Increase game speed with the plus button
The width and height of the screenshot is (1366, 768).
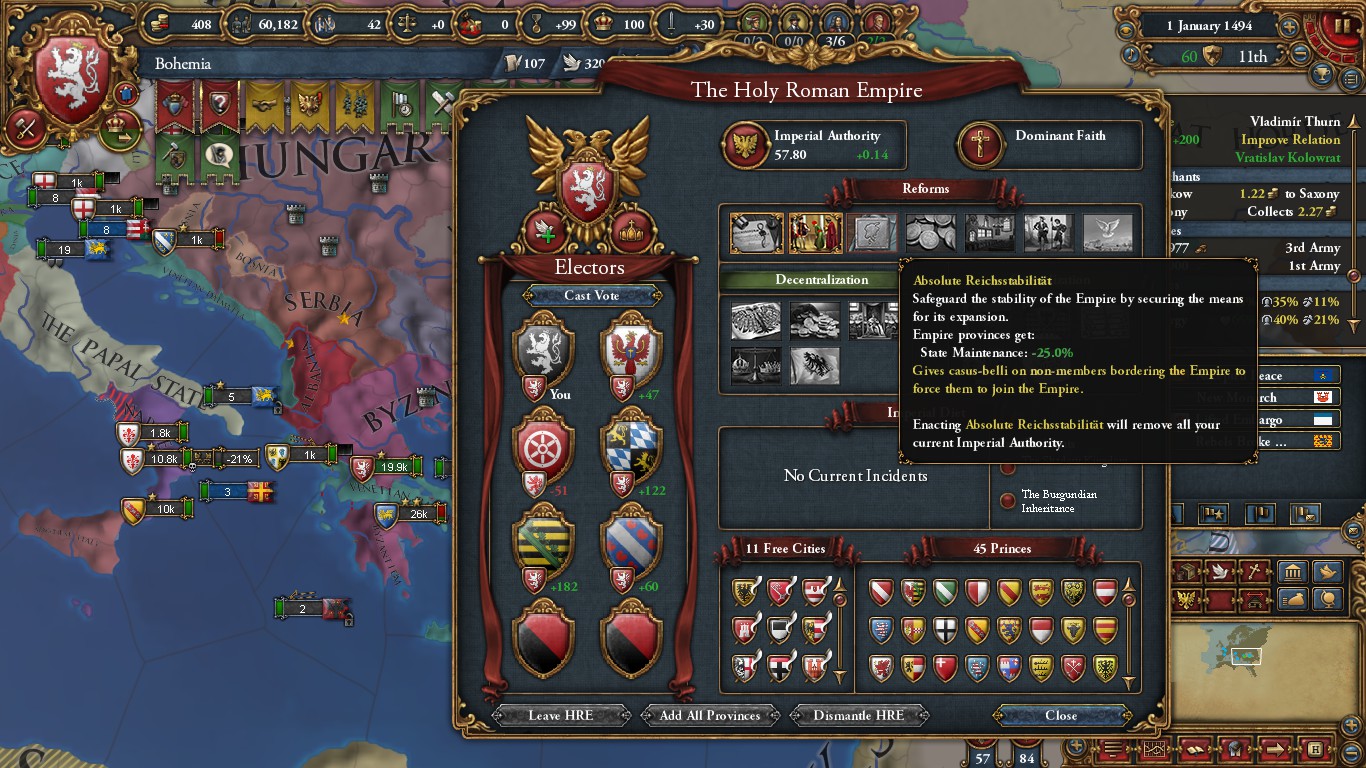[x=1289, y=27]
